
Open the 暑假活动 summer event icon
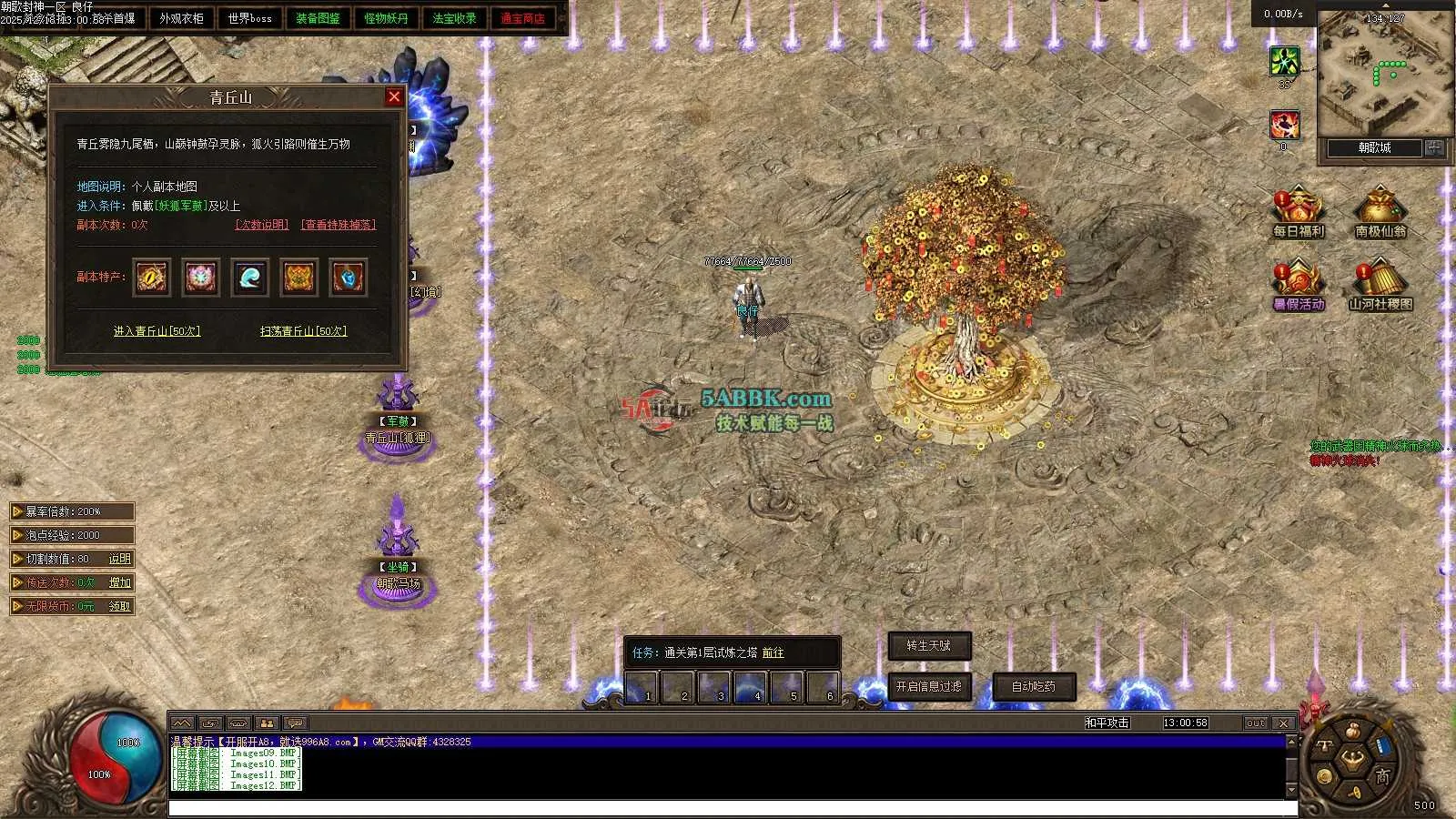1299,285
